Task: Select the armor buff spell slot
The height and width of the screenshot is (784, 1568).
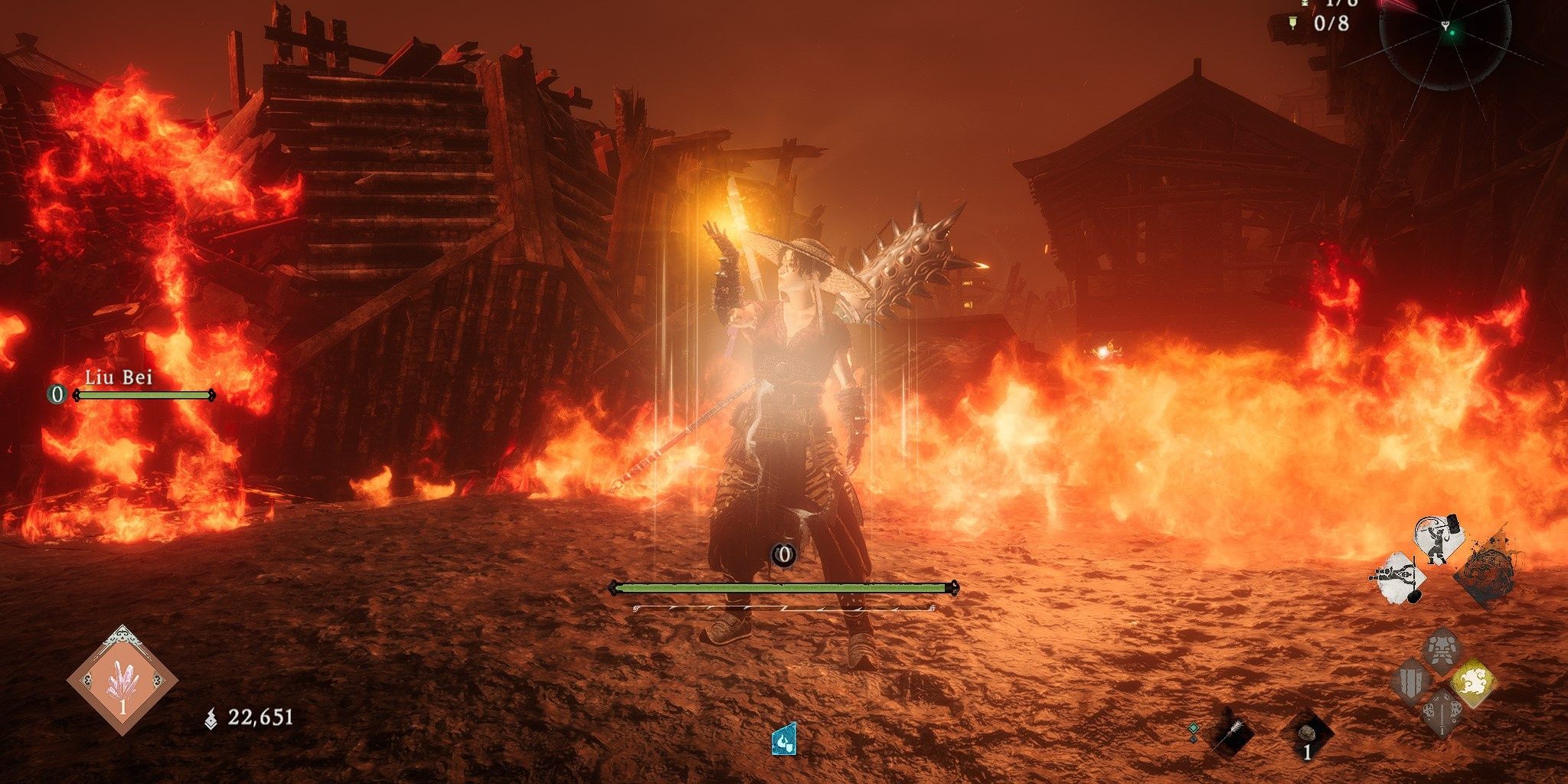Action: click(x=1441, y=651)
